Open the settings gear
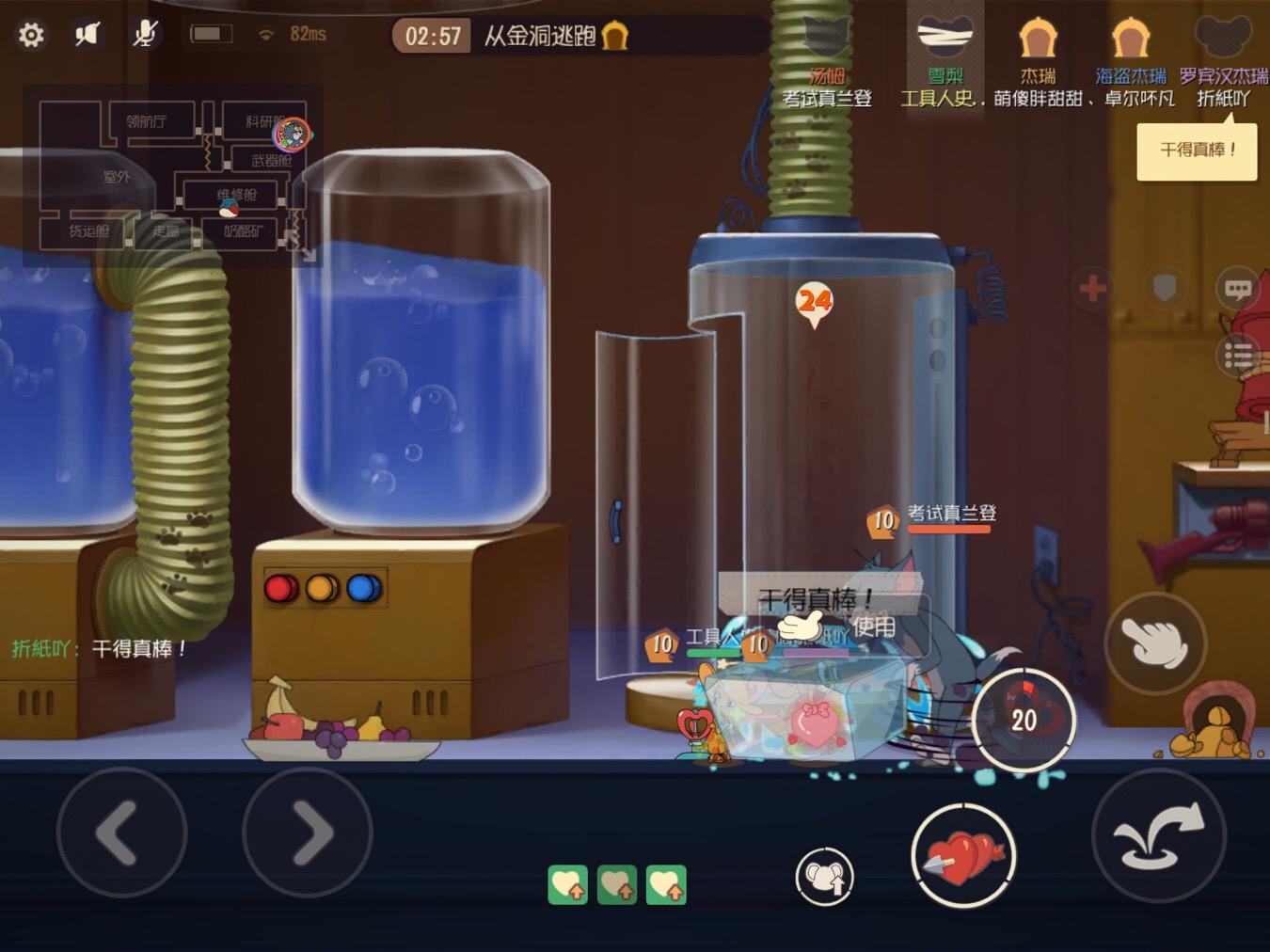 pos(31,33)
